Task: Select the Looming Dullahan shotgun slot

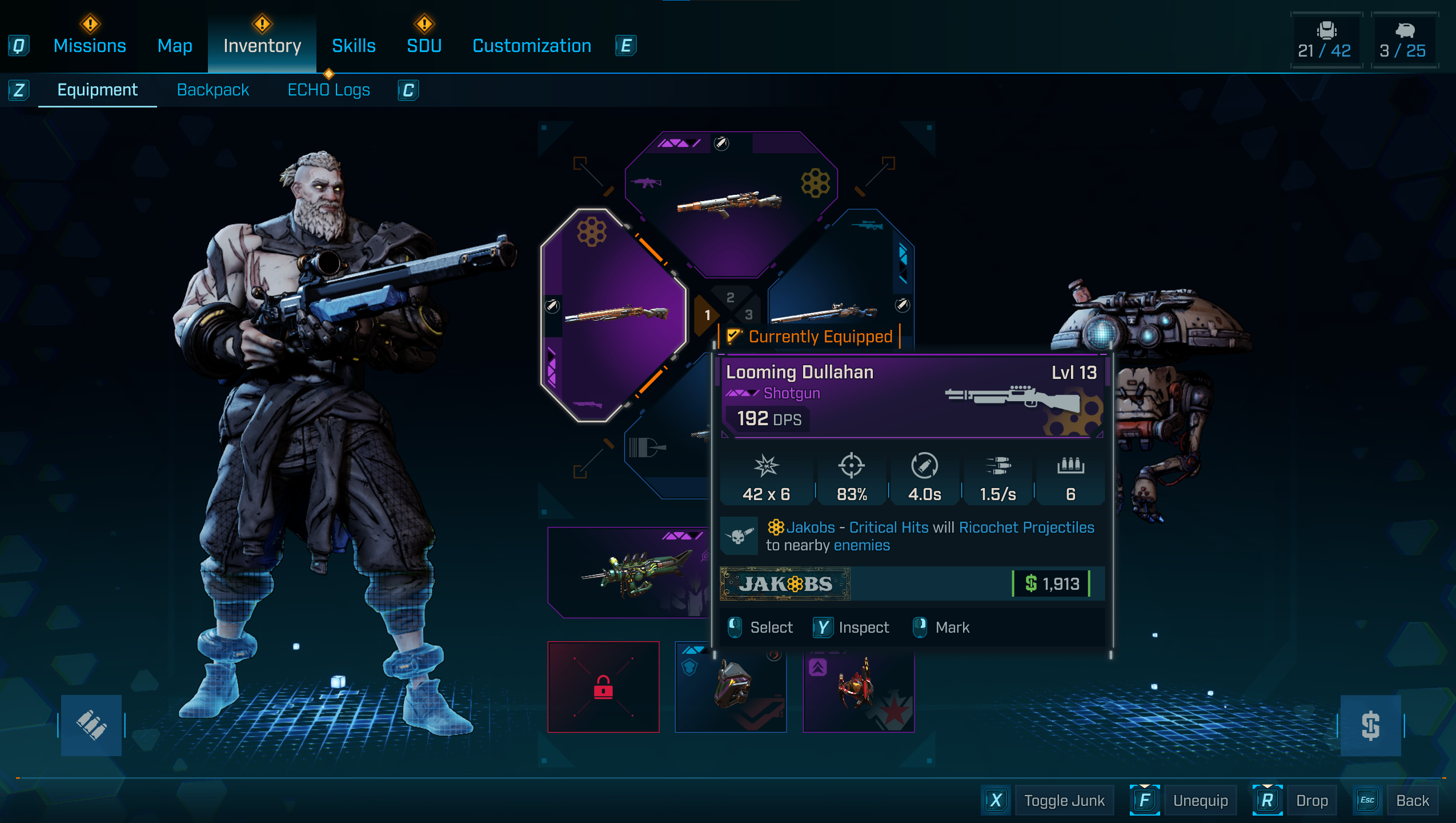Action: [x=614, y=314]
